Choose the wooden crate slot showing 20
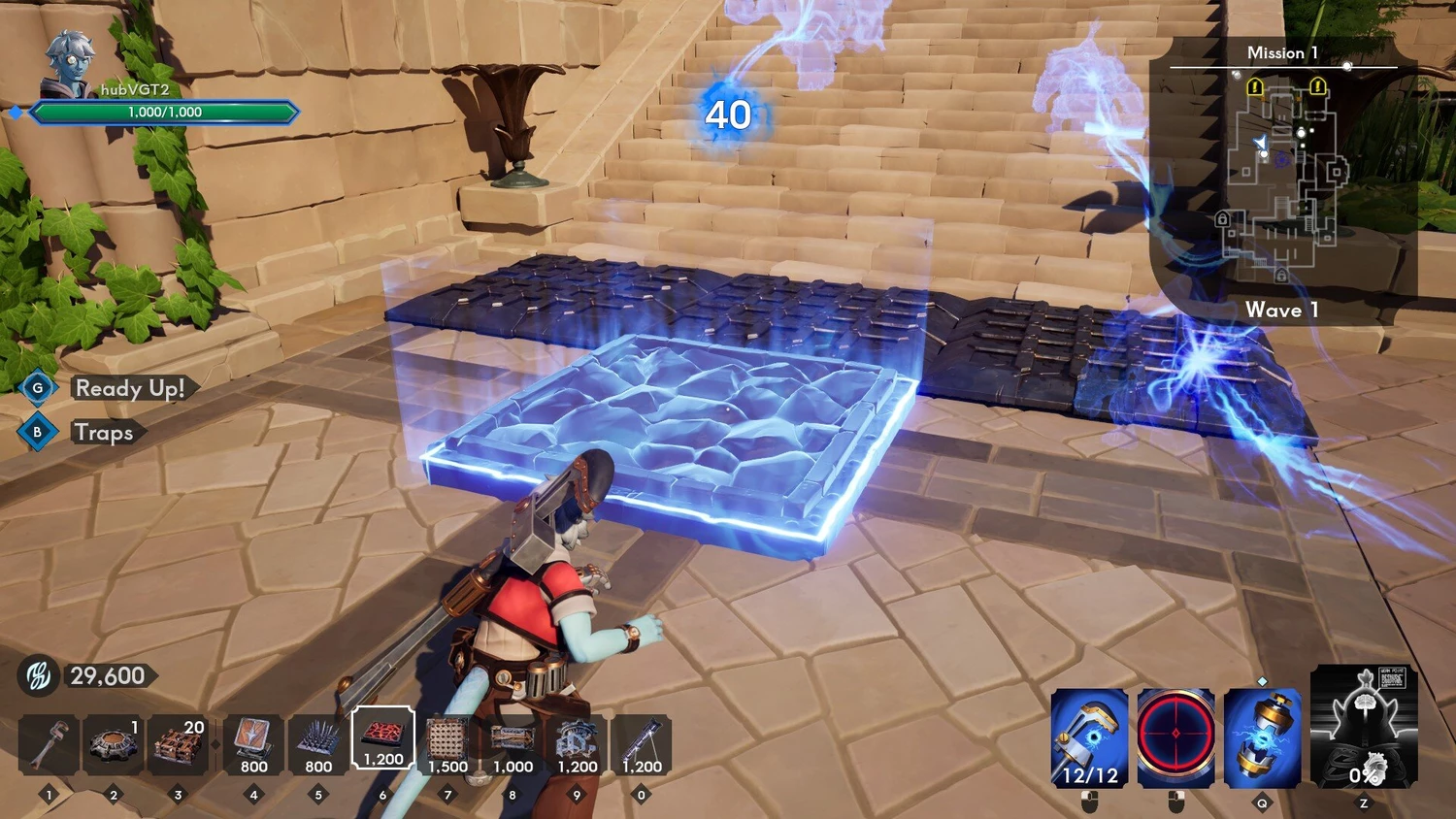The width and height of the screenshot is (1456, 819). point(178,744)
